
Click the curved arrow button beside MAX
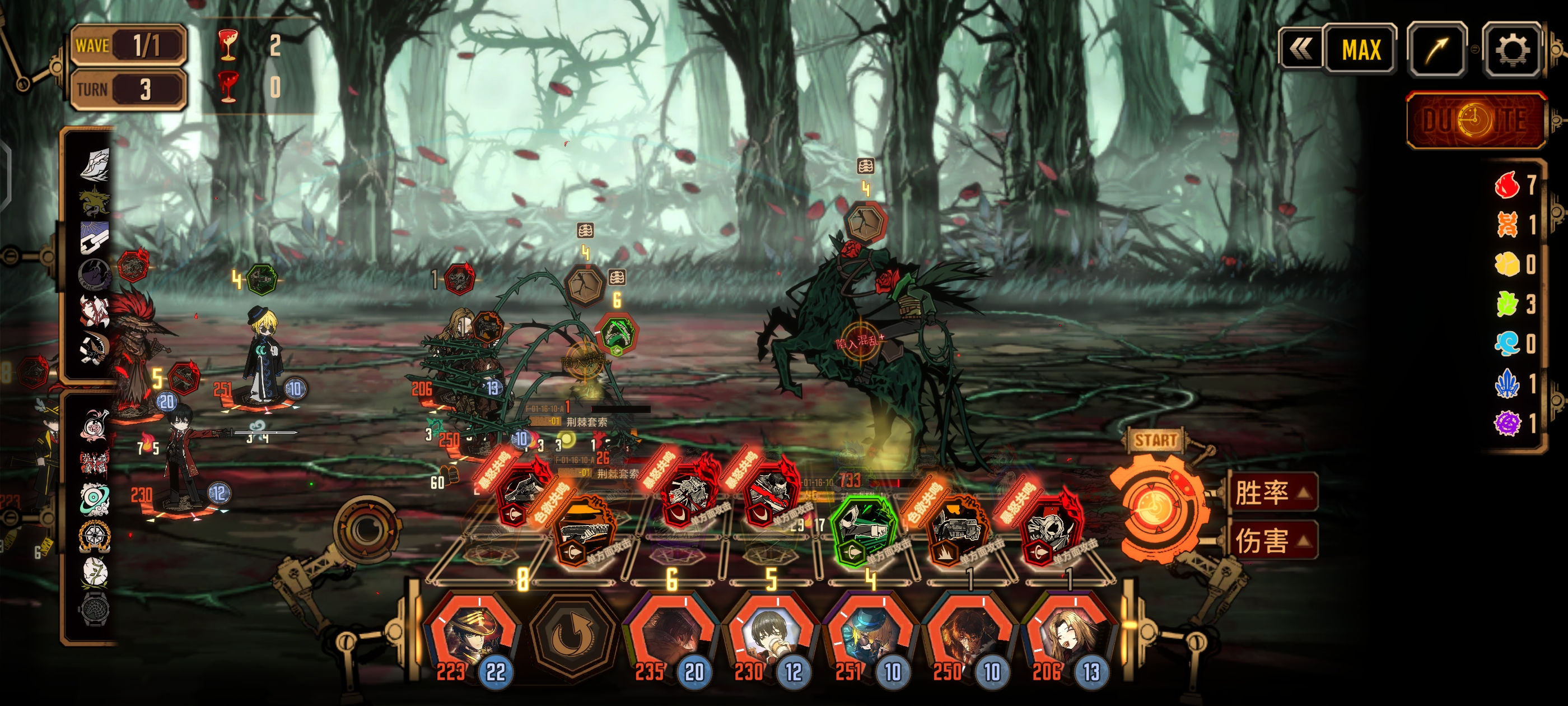coord(1436,50)
